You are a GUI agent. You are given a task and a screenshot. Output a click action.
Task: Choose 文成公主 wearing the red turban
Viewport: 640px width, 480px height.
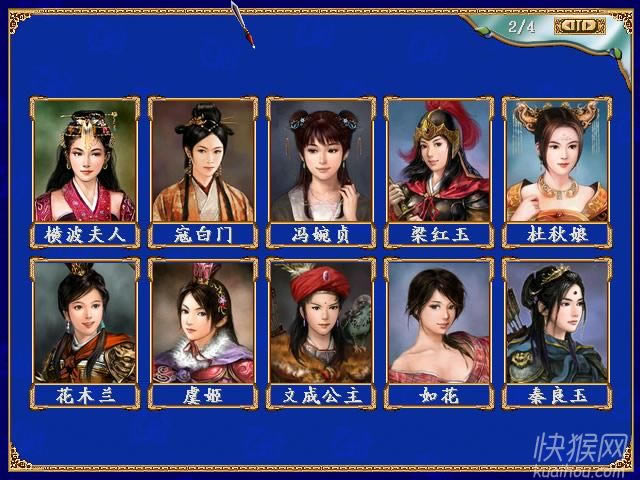click(x=321, y=322)
